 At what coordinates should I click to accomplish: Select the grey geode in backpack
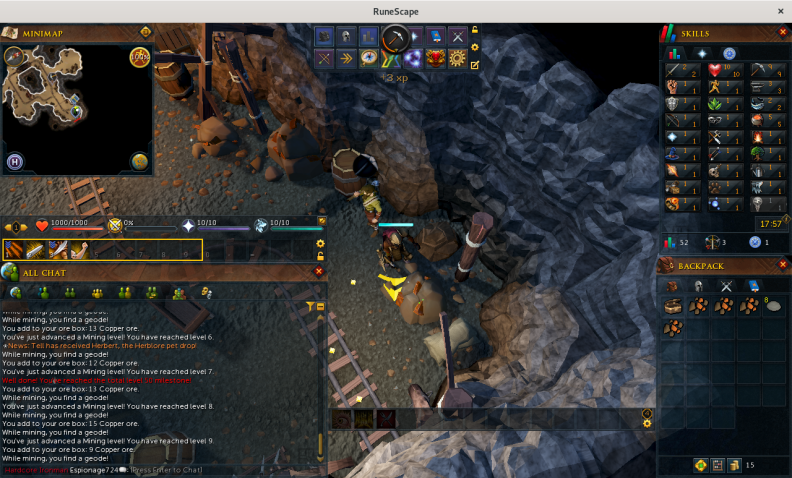(773, 306)
